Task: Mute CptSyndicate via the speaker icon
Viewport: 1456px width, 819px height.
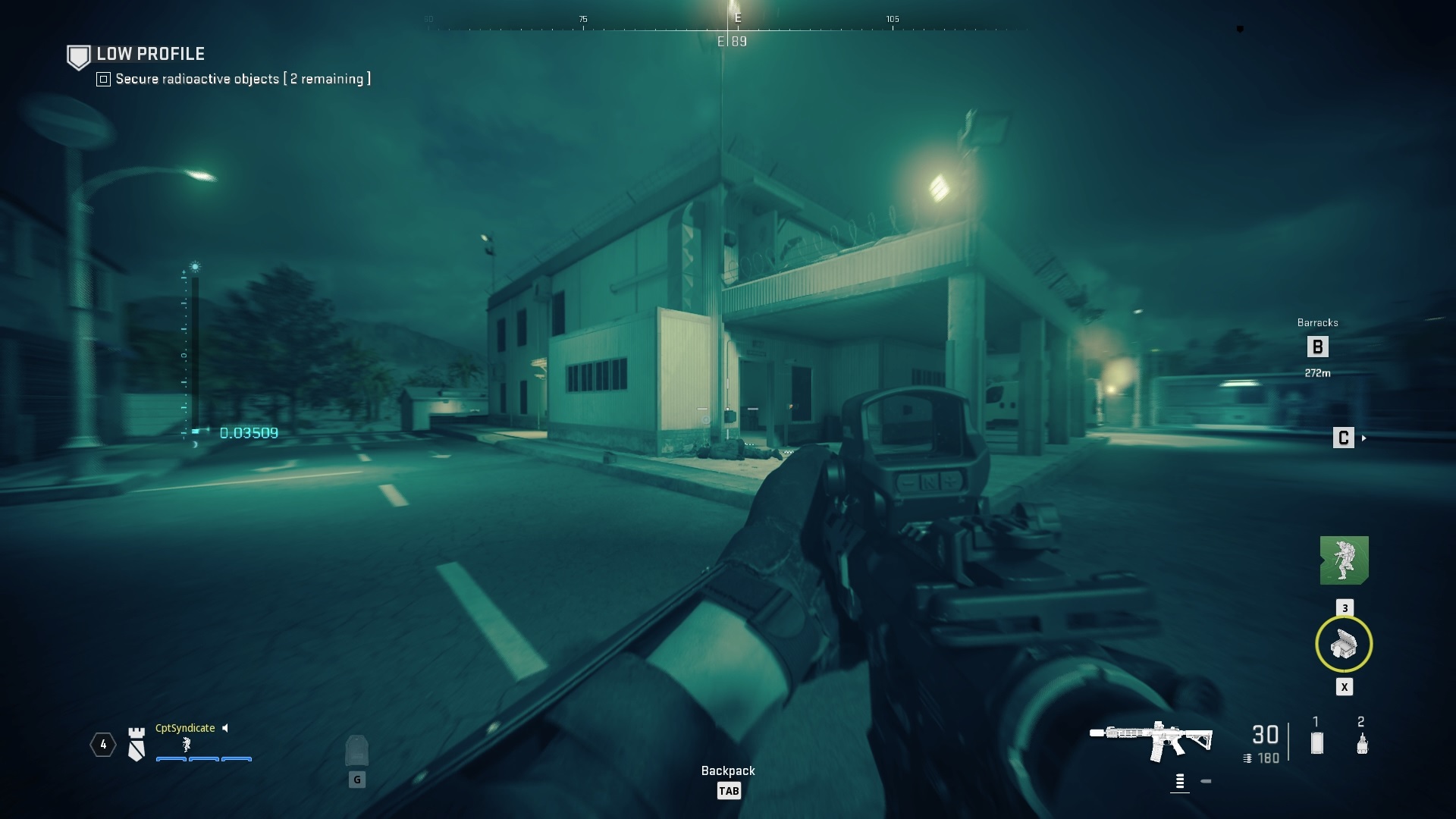Action: tap(225, 728)
